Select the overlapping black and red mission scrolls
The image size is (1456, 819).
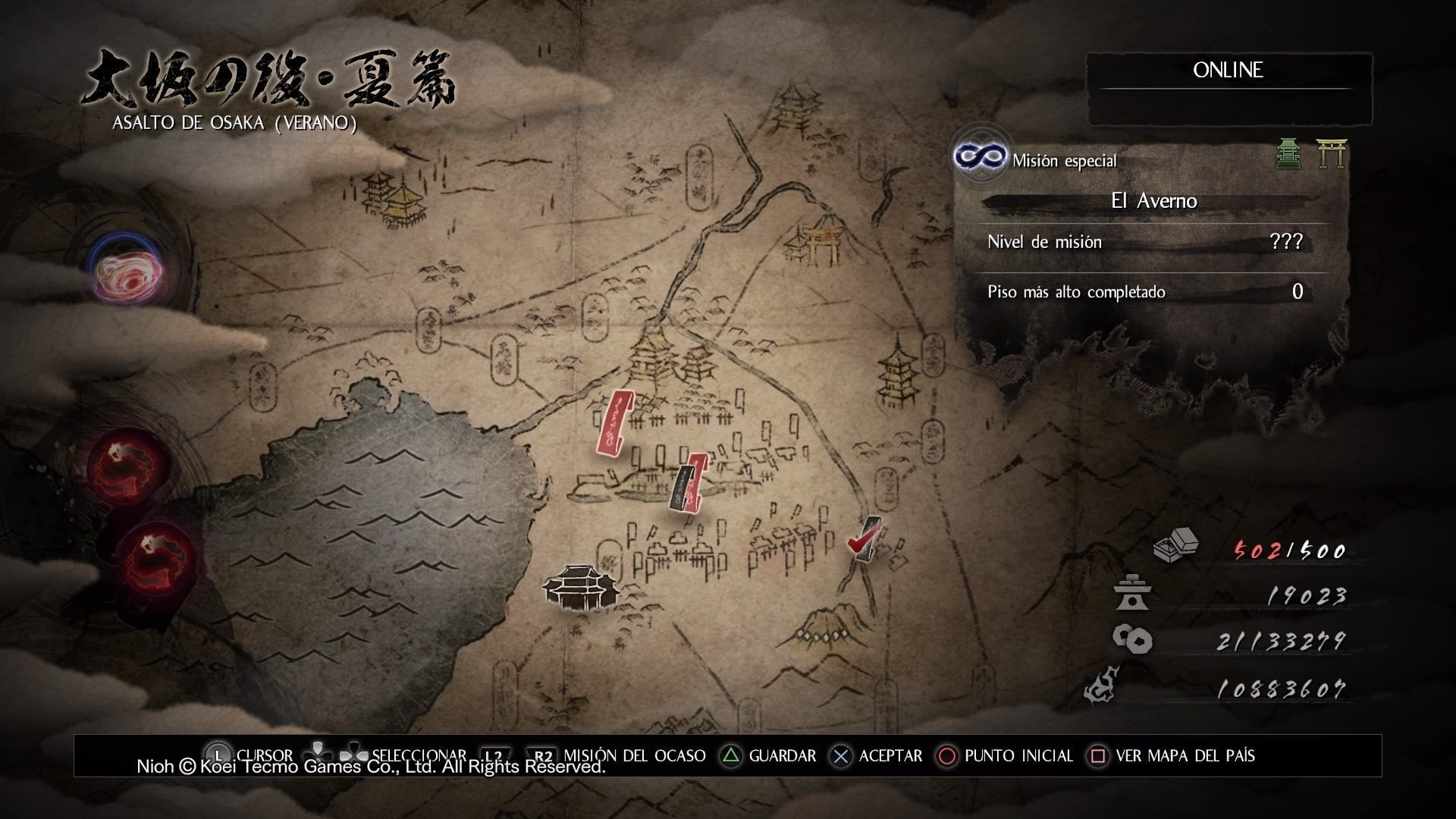pos(689,482)
